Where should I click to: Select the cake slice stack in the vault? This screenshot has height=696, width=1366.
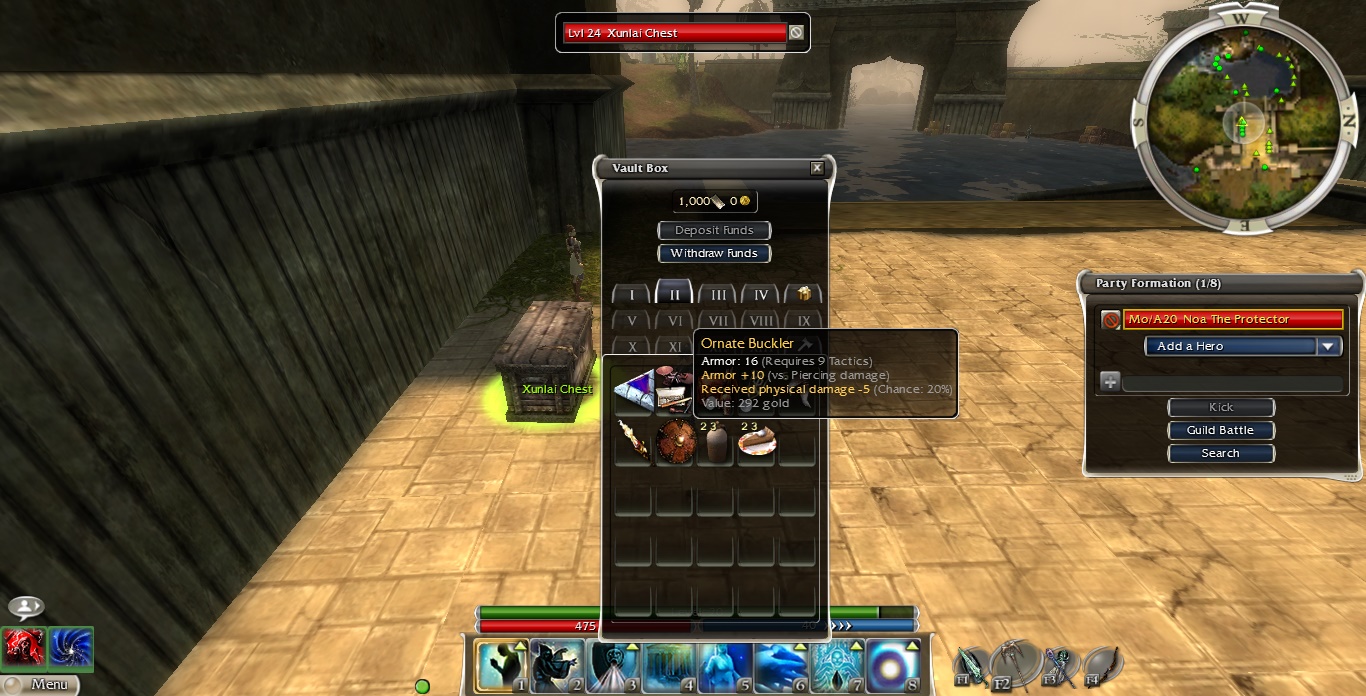click(x=756, y=442)
